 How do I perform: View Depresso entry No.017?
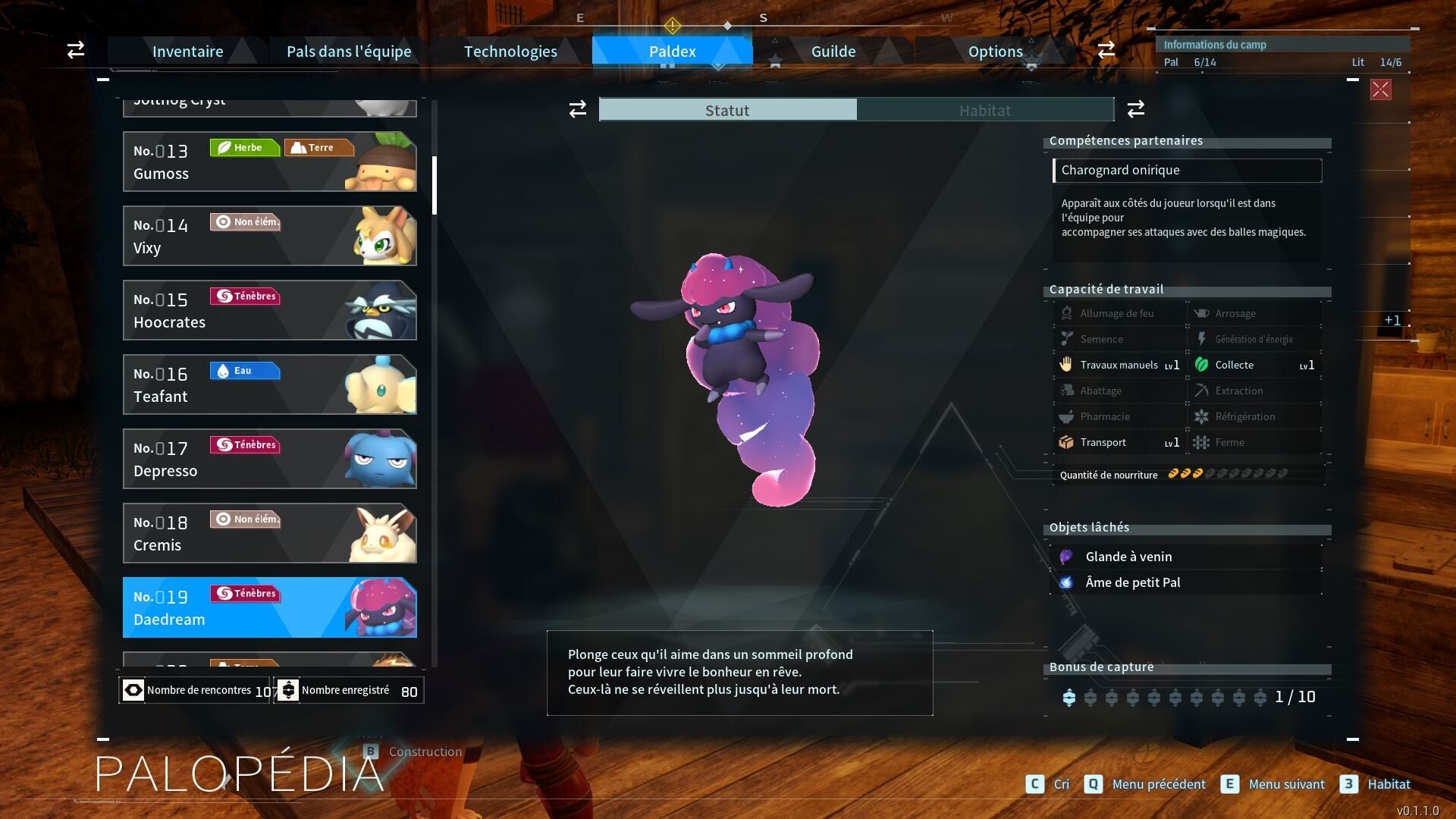pos(269,459)
